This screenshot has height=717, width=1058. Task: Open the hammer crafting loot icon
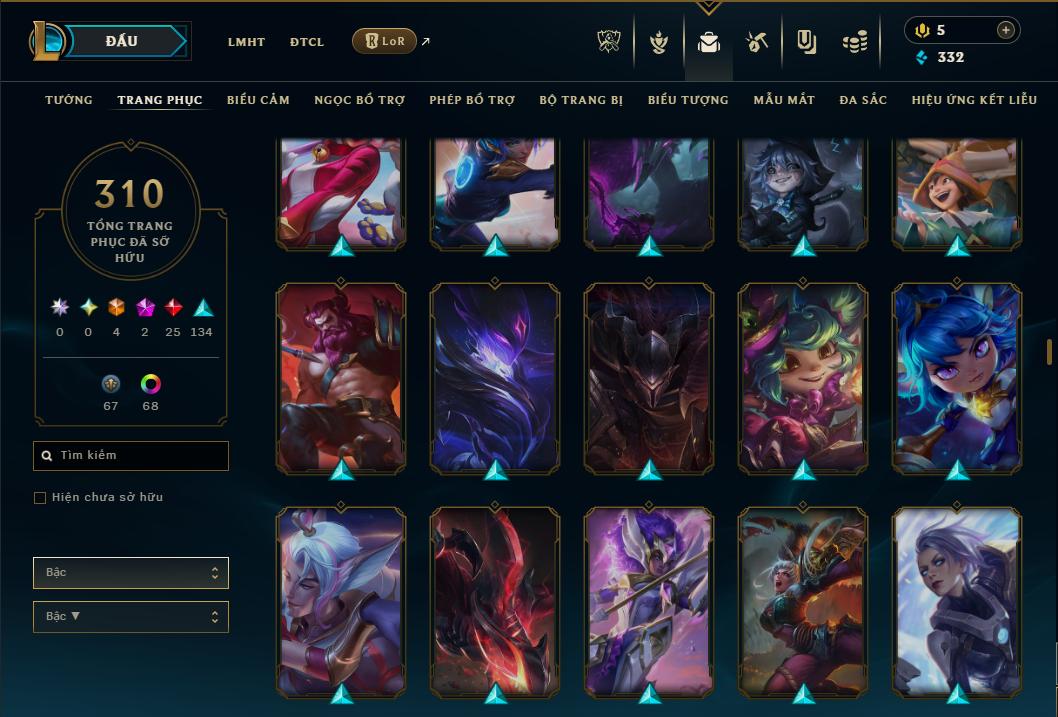coord(757,42)
